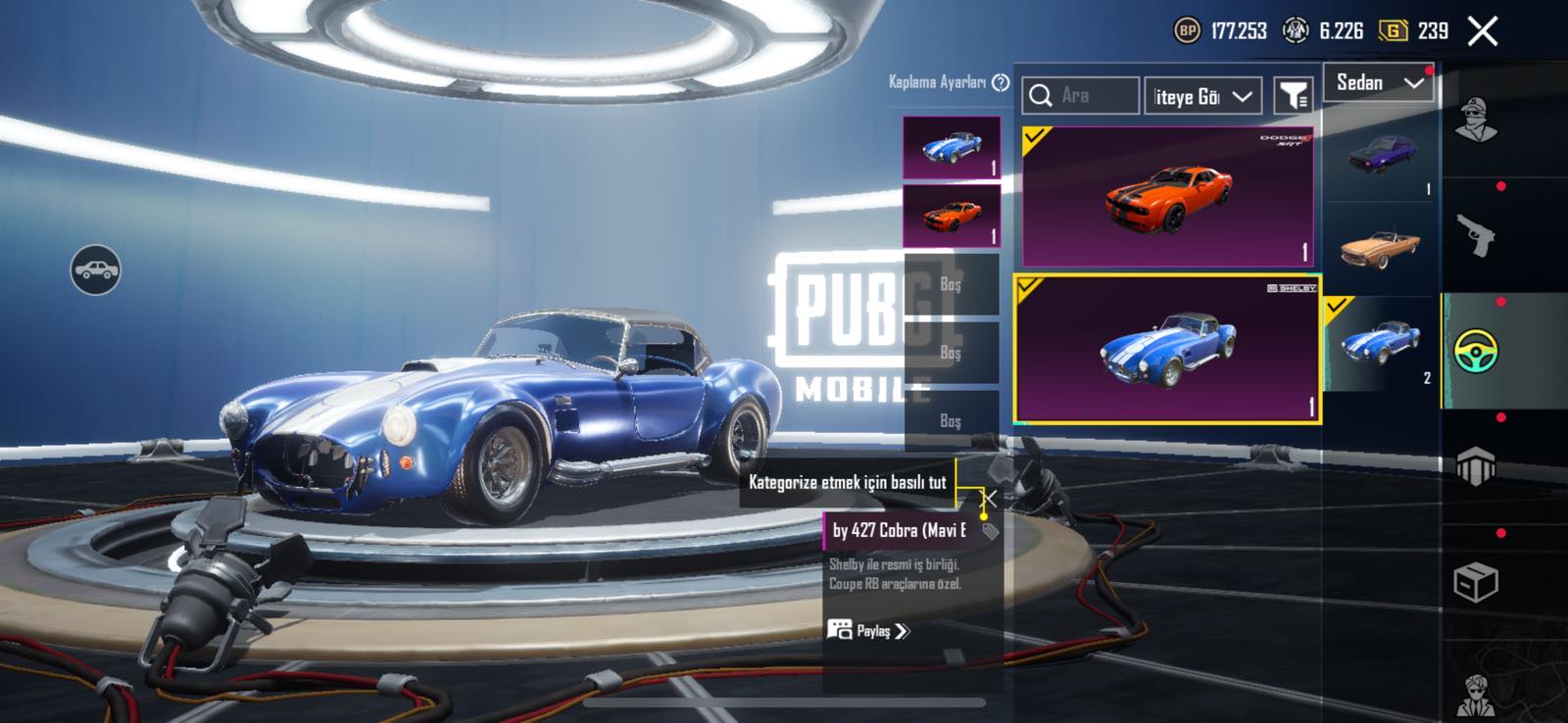
Task: Select the tan convertible vehicle thumbnail
Action: click(x=1381, y=248)
